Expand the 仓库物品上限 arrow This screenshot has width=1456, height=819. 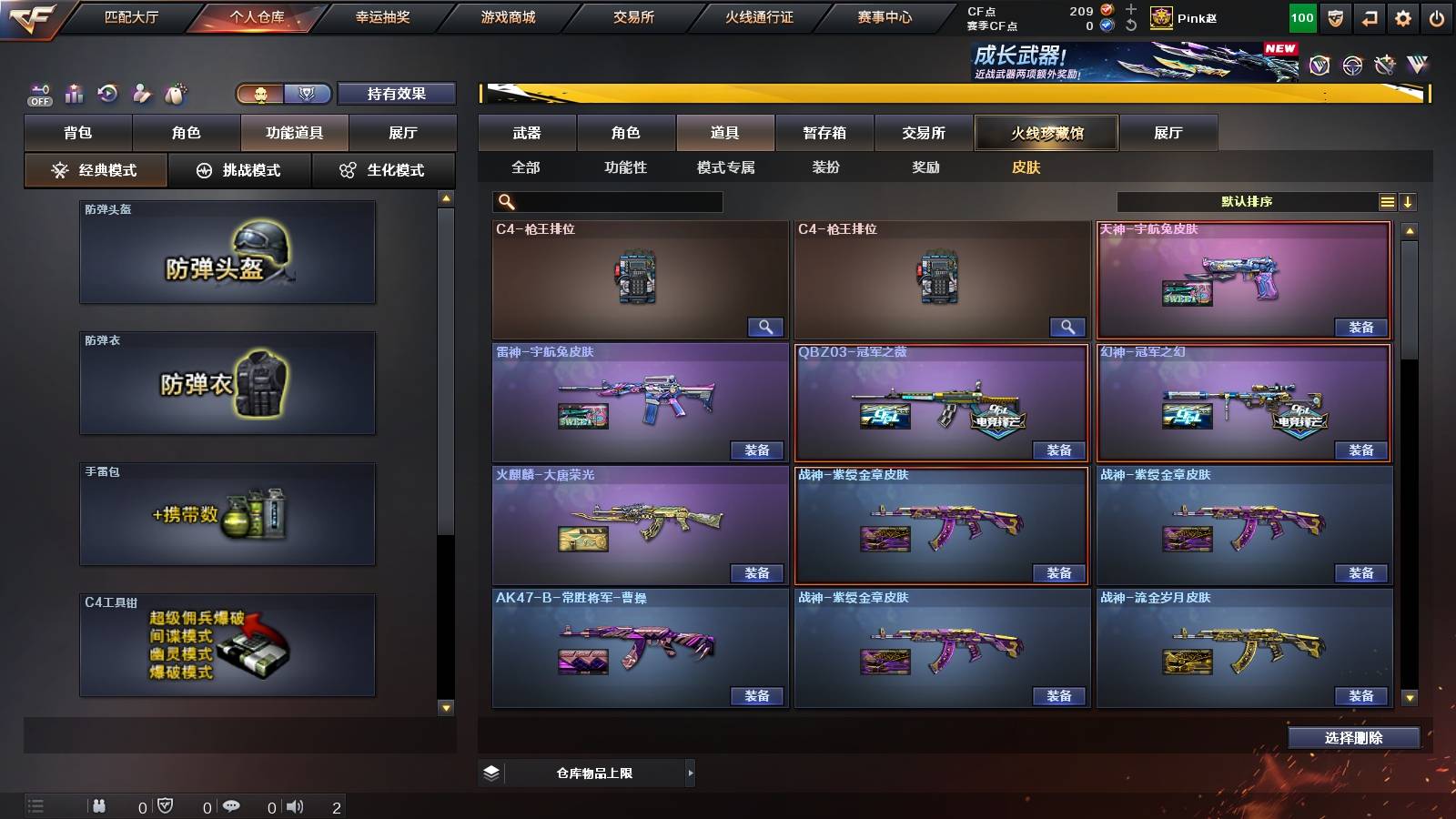(x=689, y=773)
